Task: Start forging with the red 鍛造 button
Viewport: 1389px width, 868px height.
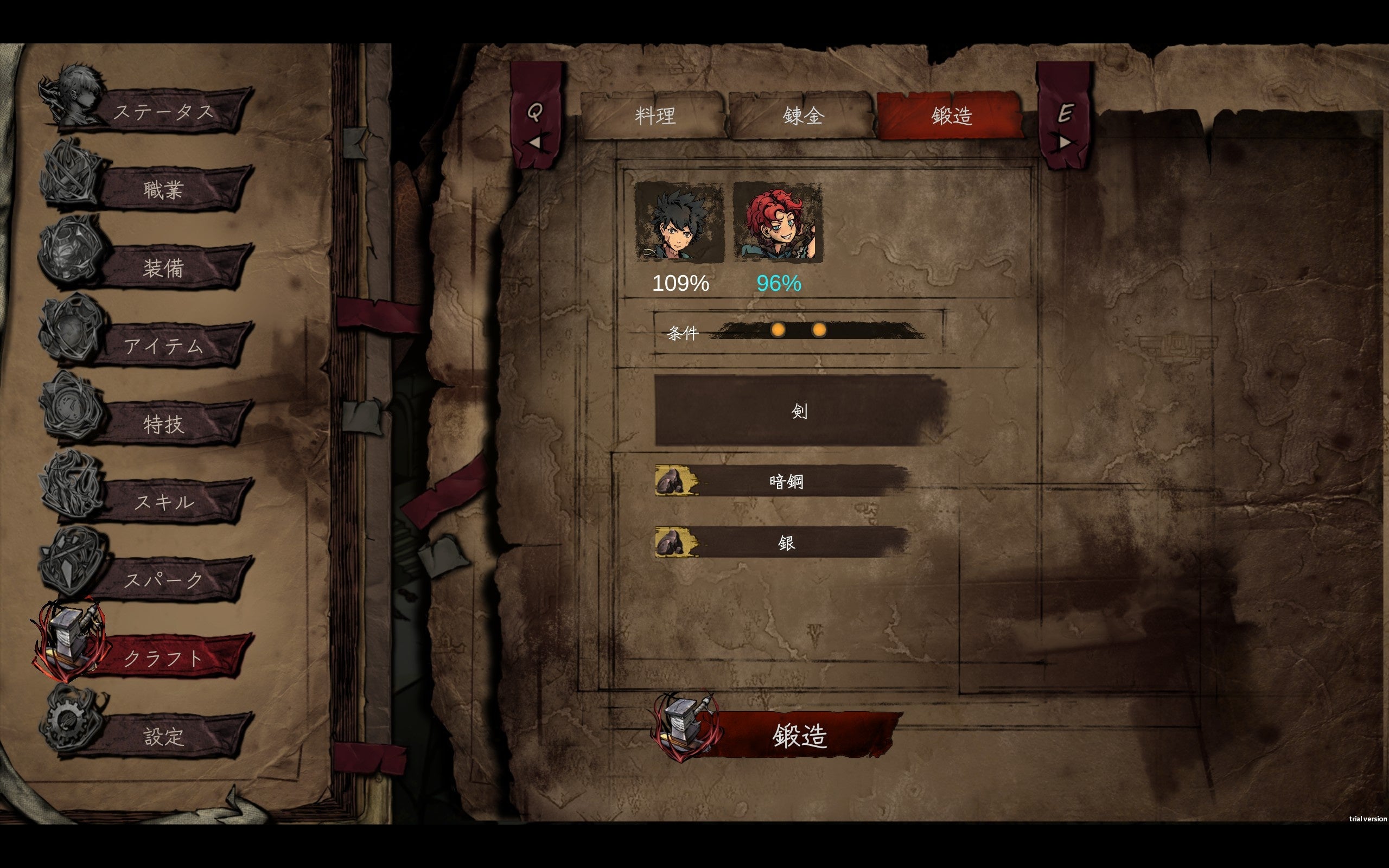Action: point(799,735)
